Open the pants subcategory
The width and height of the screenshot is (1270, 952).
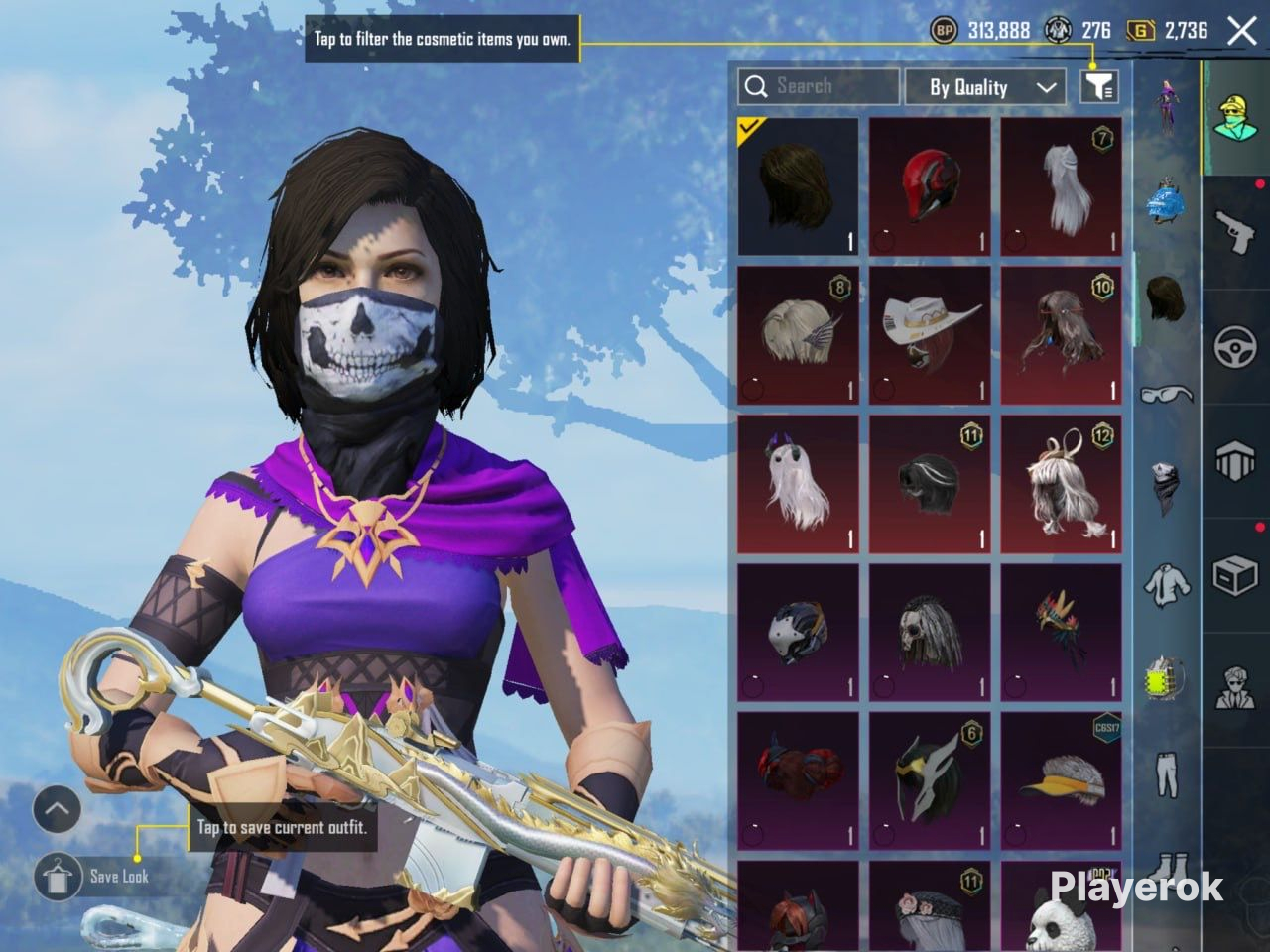[x=1166, y=773]
